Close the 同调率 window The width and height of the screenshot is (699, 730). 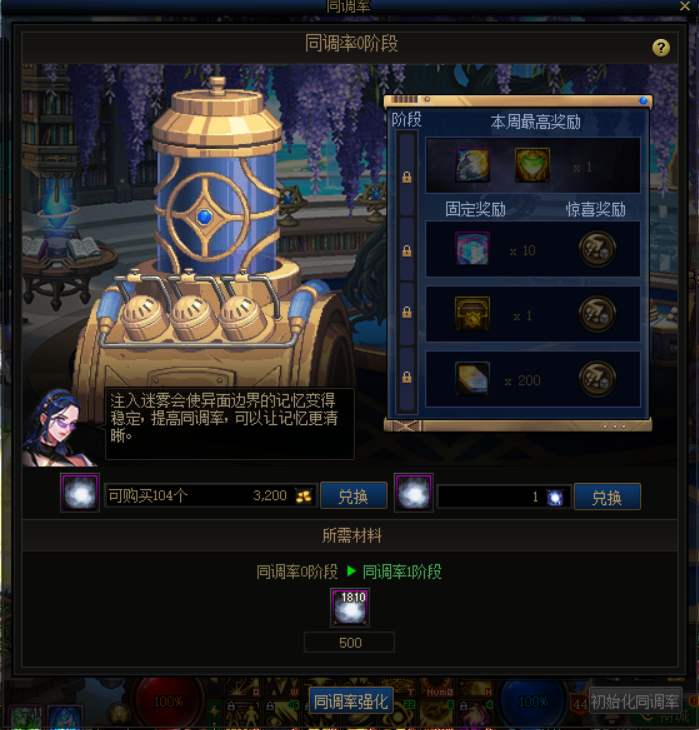[x=684, y=6]
